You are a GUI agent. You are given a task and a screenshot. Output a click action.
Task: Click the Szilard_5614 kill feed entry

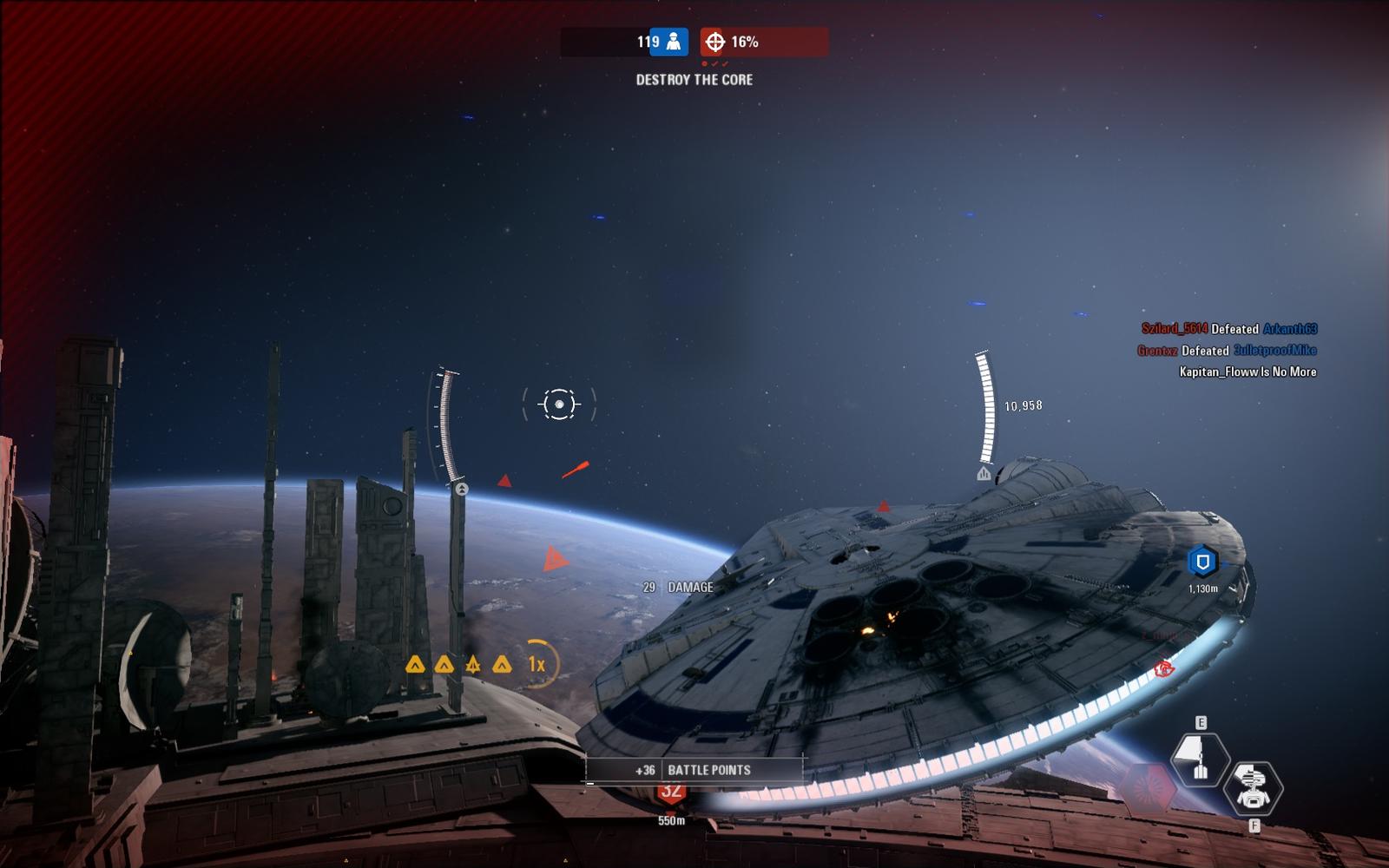[x=1228, y=329]
